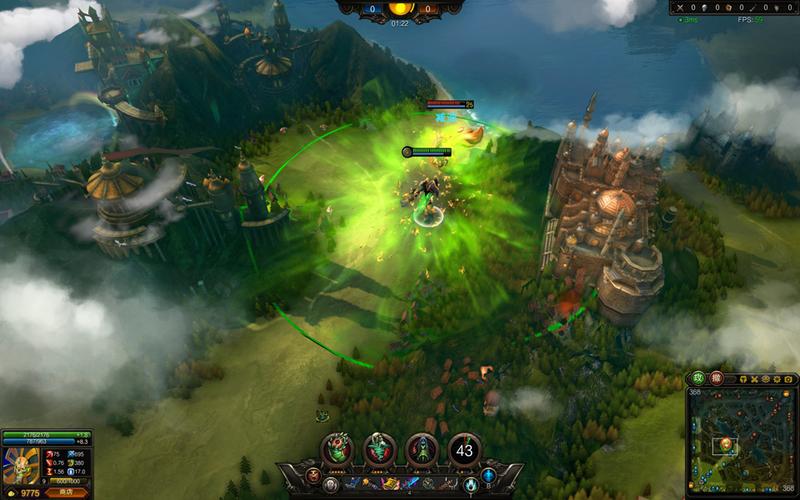The width and height of the screenshot is (800, 500).
Task: Send the green attack signal
Action: coord(699,380)
